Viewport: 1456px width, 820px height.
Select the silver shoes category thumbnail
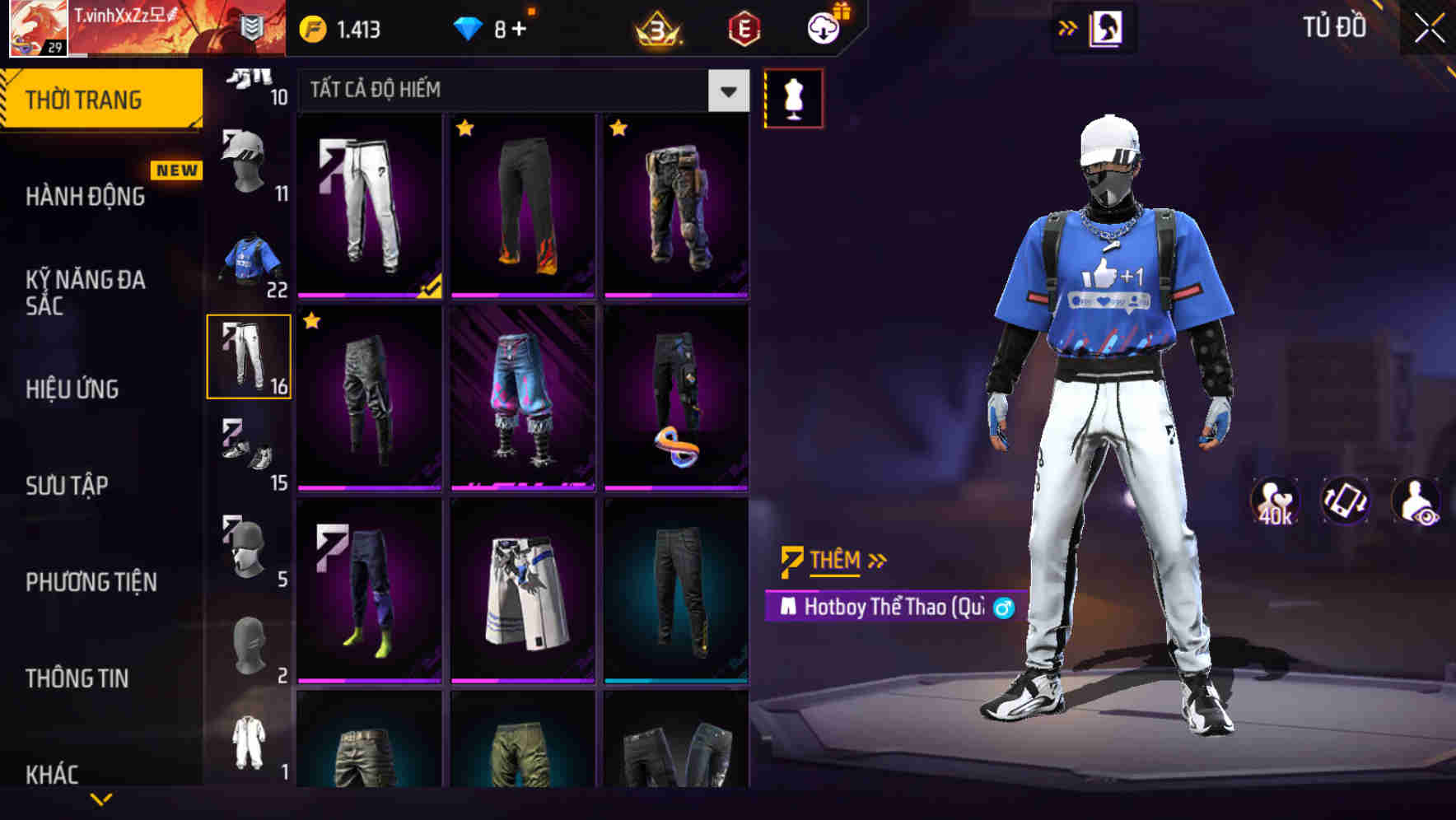point(249,451)
